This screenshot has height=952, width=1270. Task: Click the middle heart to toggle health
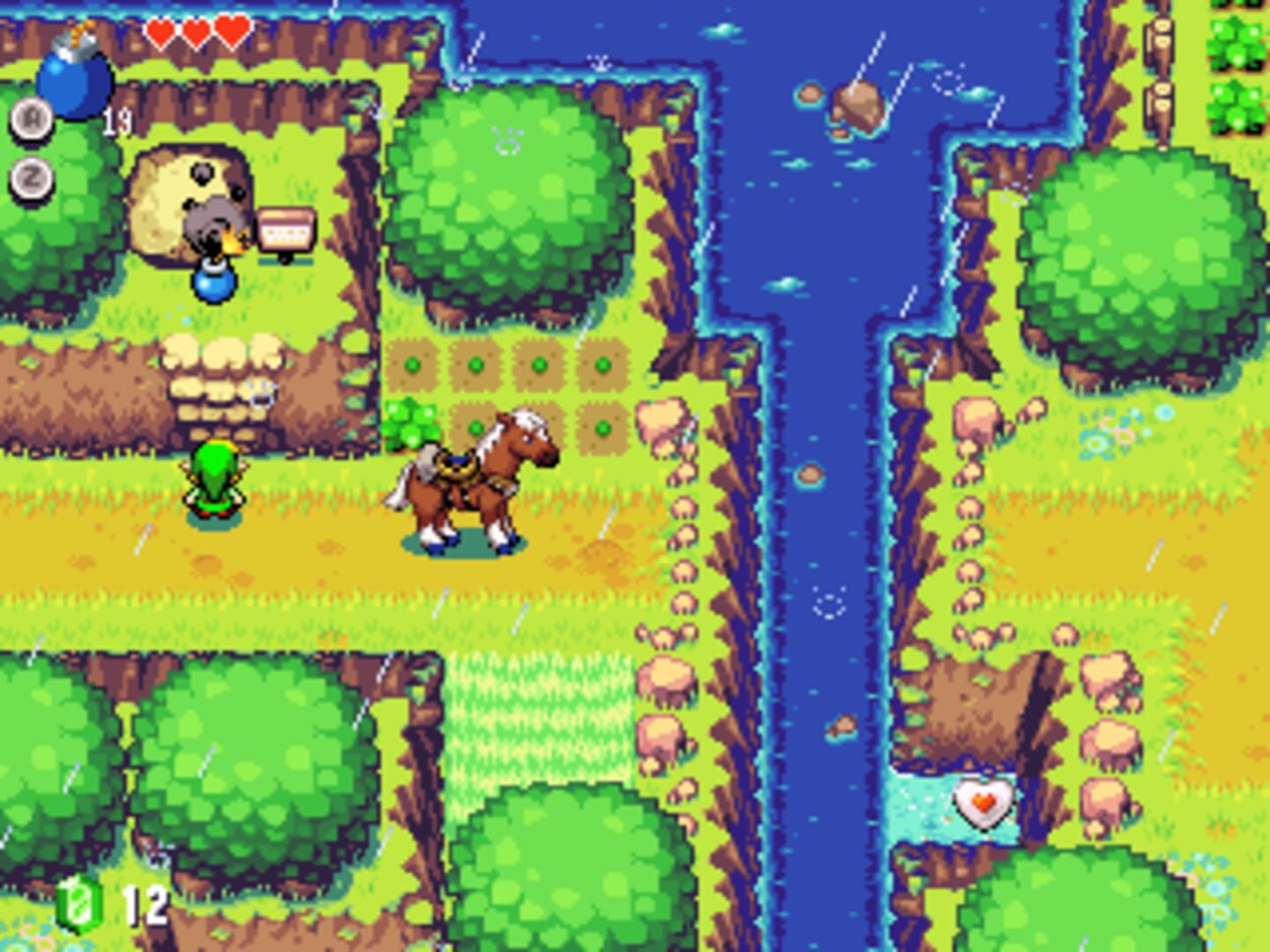[x=194, y=28]
